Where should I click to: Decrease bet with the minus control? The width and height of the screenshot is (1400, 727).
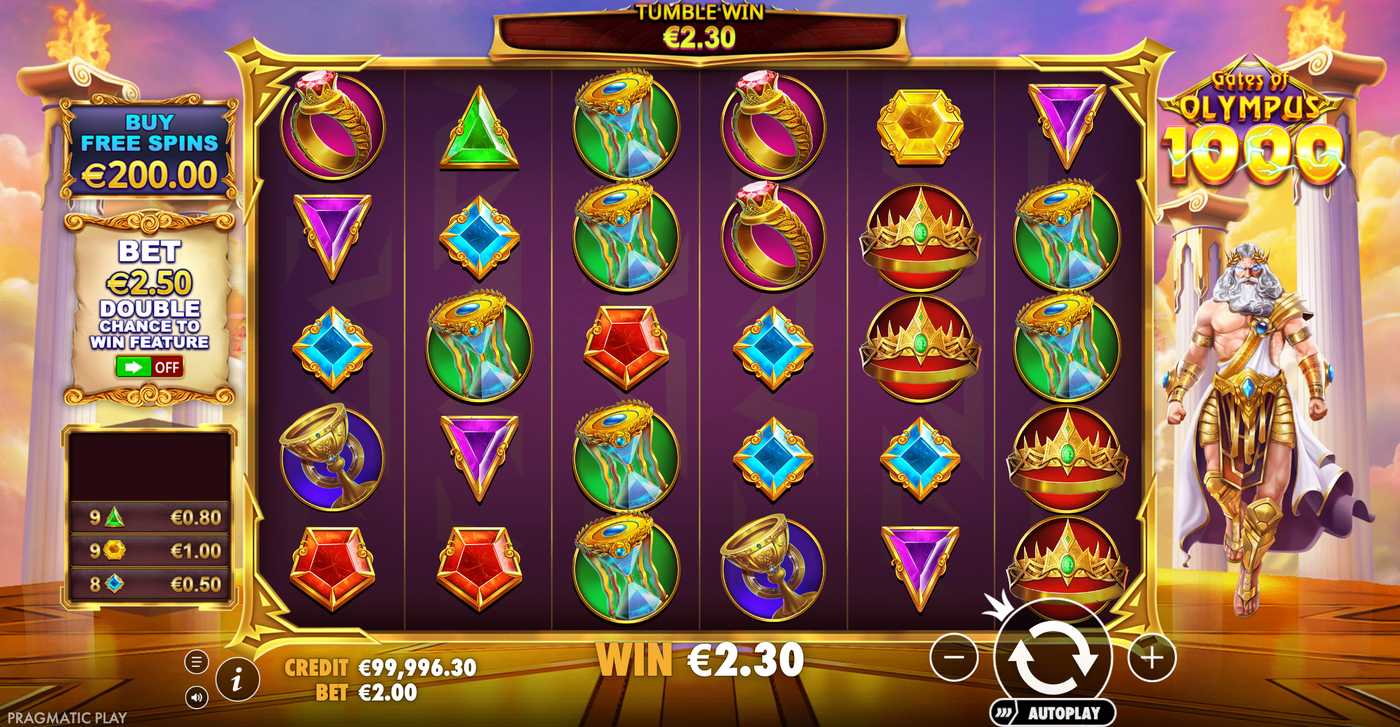pyautogui.click(x=956, y=658)
